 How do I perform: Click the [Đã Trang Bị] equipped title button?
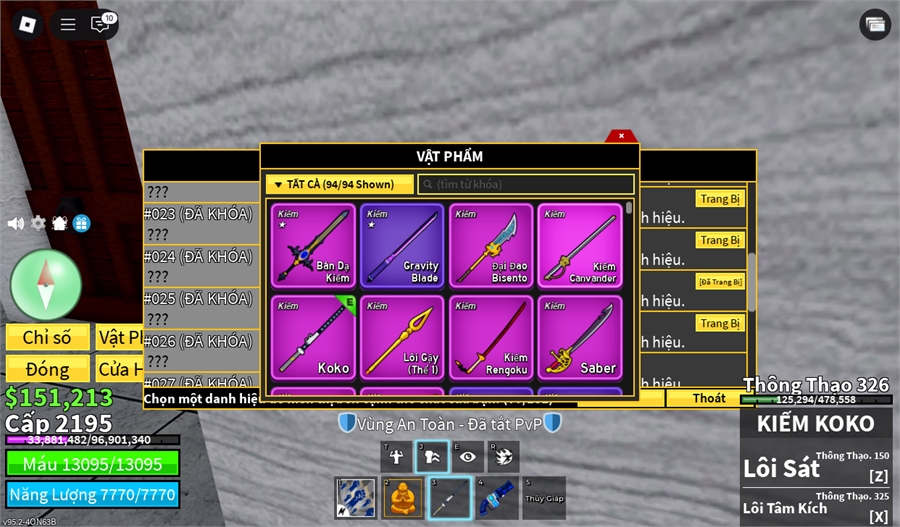[x=720, y=282]
